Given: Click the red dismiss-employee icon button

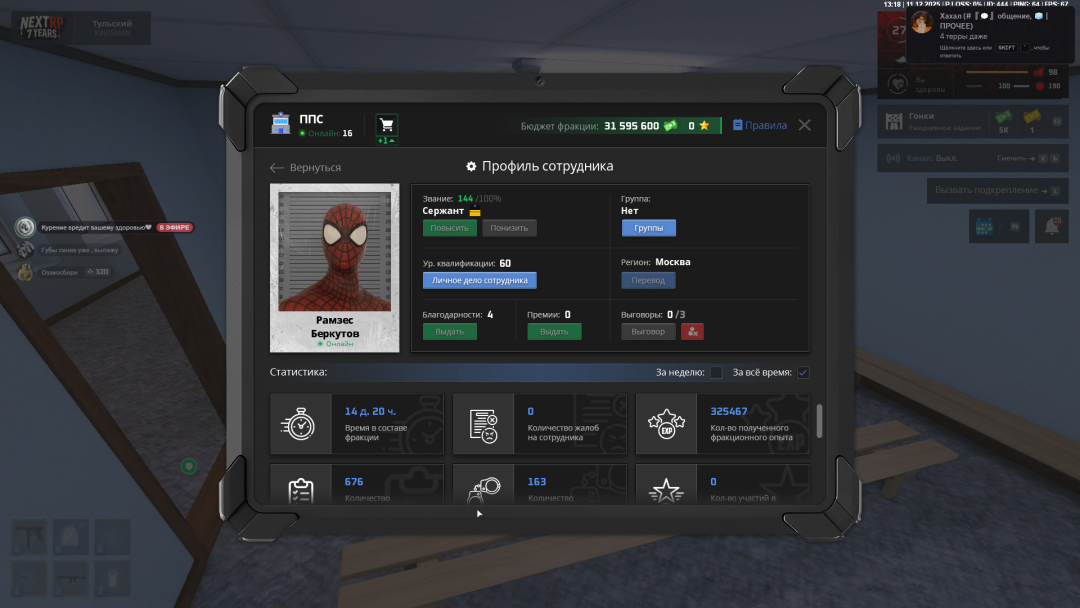Looking at the screenshot, I should click(x=693, y=332).
